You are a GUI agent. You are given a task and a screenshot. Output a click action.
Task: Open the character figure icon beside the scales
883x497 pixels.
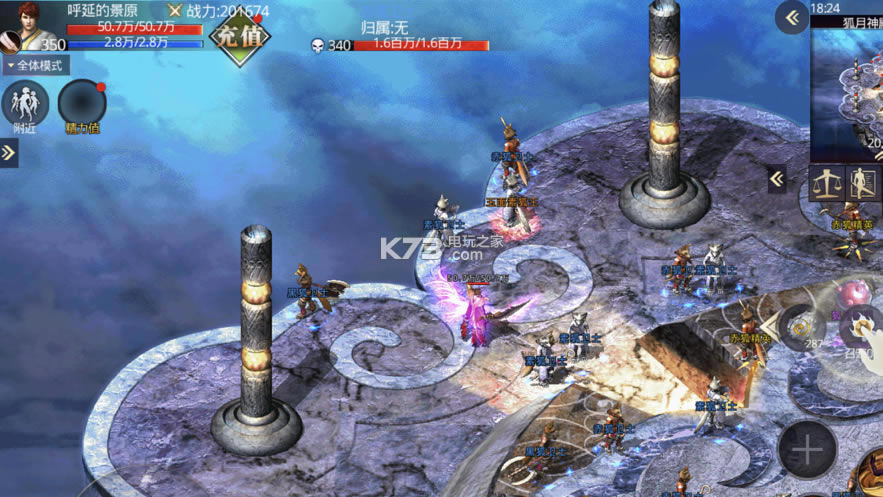click(x=863, y=184)
